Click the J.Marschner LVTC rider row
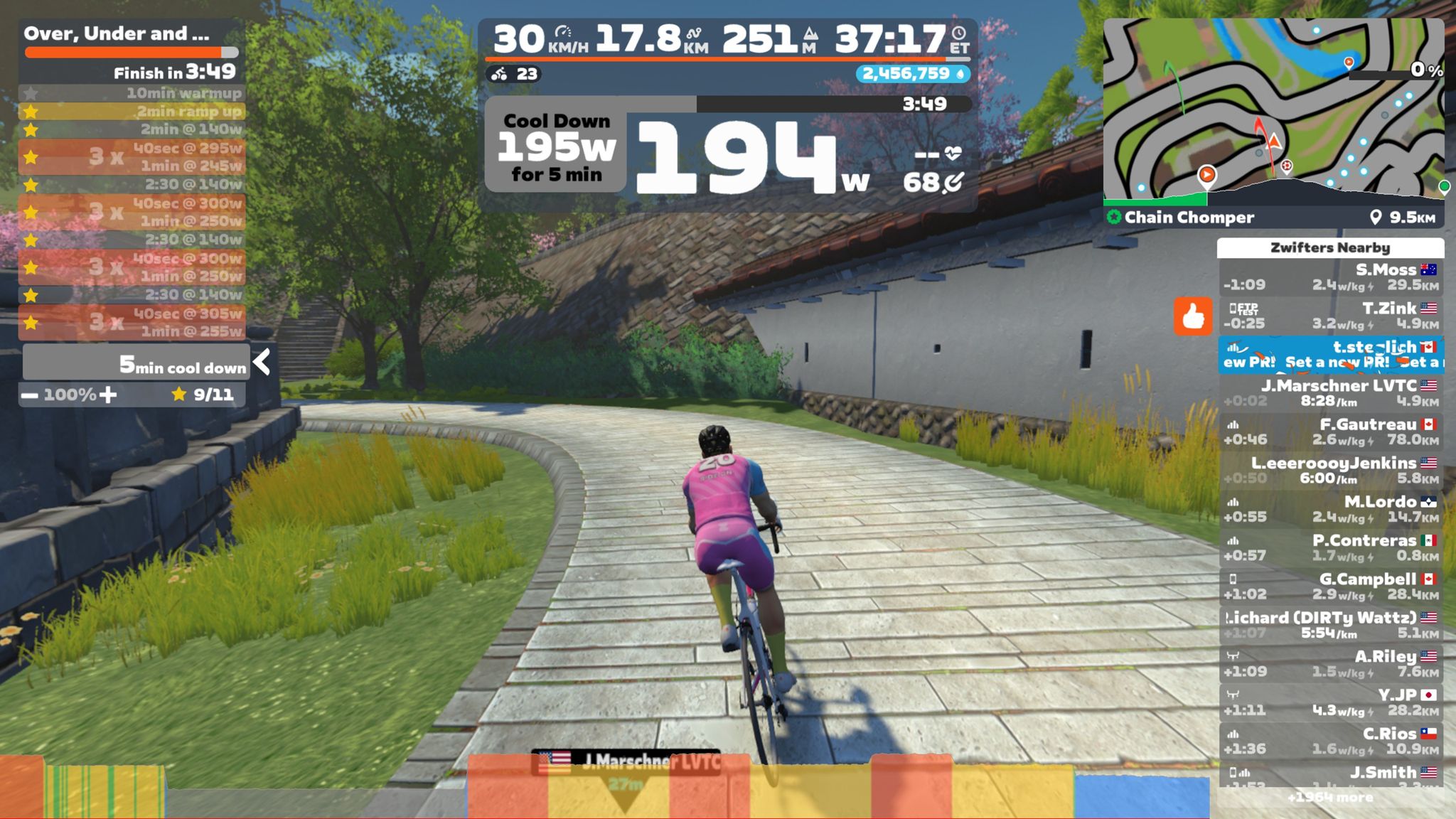Screen dimensions: 1456x819 click(x=1330, y=393)
